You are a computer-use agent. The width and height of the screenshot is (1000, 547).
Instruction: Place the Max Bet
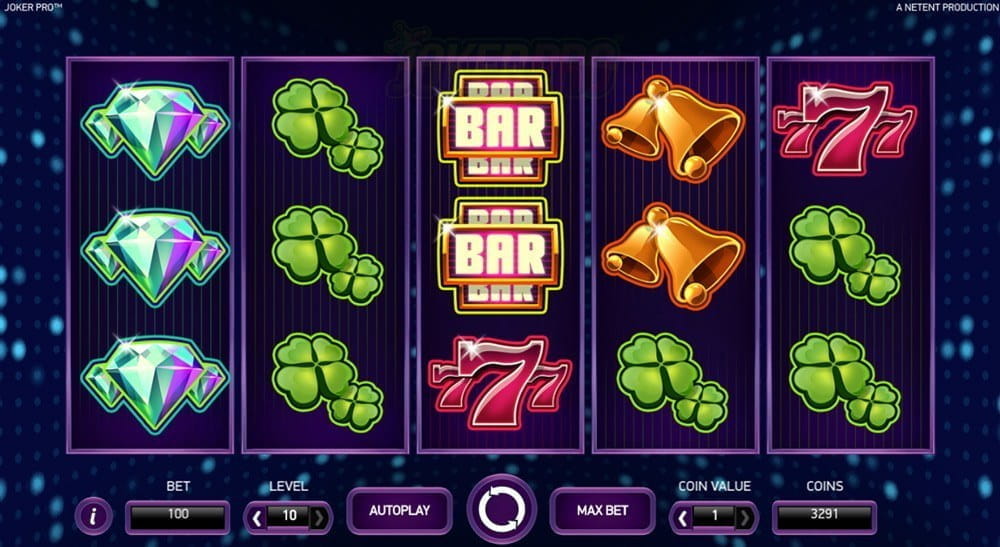(602, 510)
